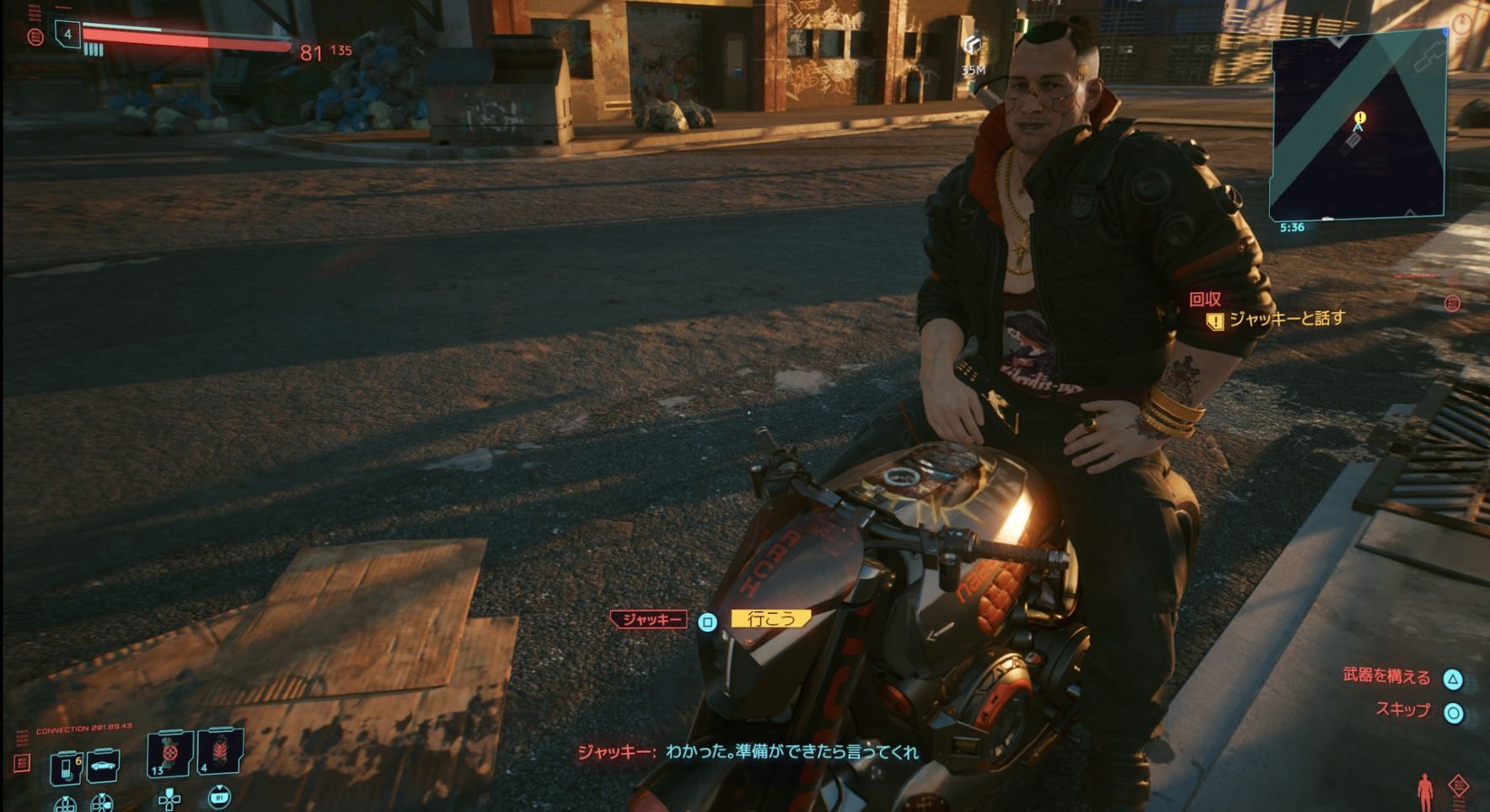Image resolution: width=1490 pixels, height=812 pixels.
Task: Select the ジャッキーと話す quest objective
Action: click(1286, 319)
